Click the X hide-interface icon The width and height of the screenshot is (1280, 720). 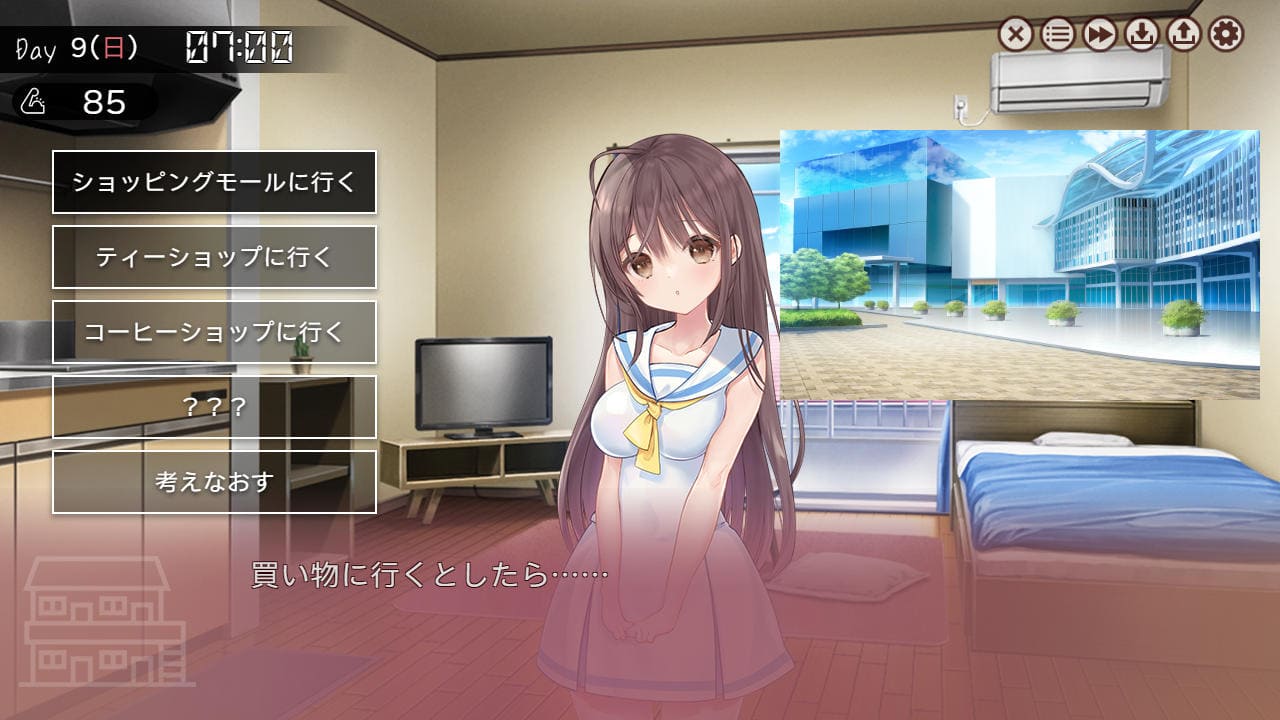coord(1015,35)
